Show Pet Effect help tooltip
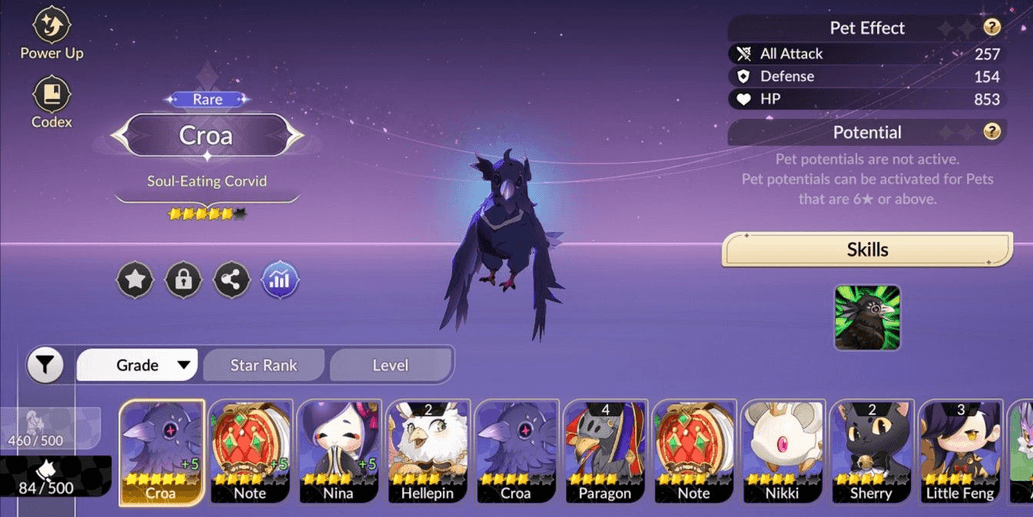This screenshot has height=517, width=1033. point(991,28)
